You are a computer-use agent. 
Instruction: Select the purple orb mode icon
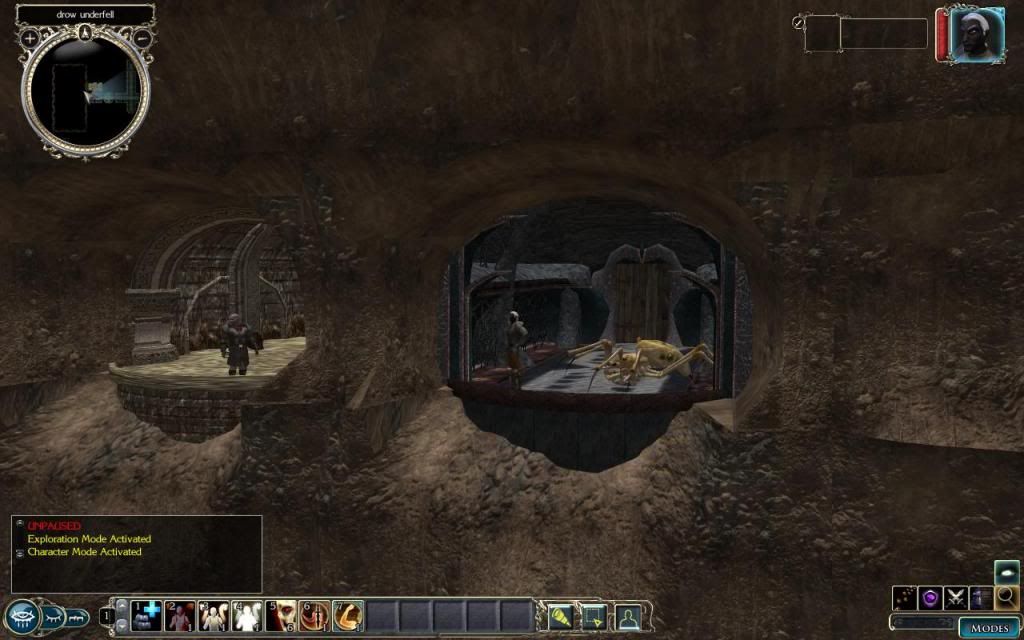point(931,598)
